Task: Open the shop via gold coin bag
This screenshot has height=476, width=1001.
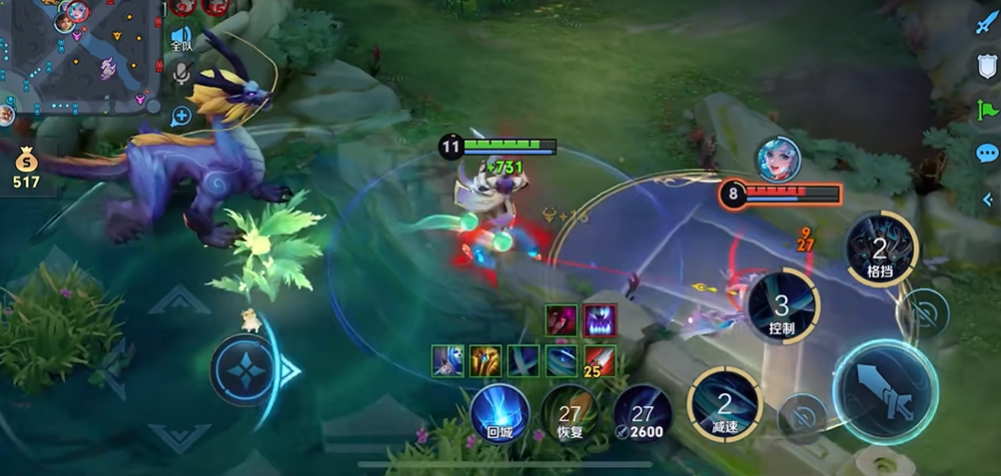Action: click(x=25, y=166)
